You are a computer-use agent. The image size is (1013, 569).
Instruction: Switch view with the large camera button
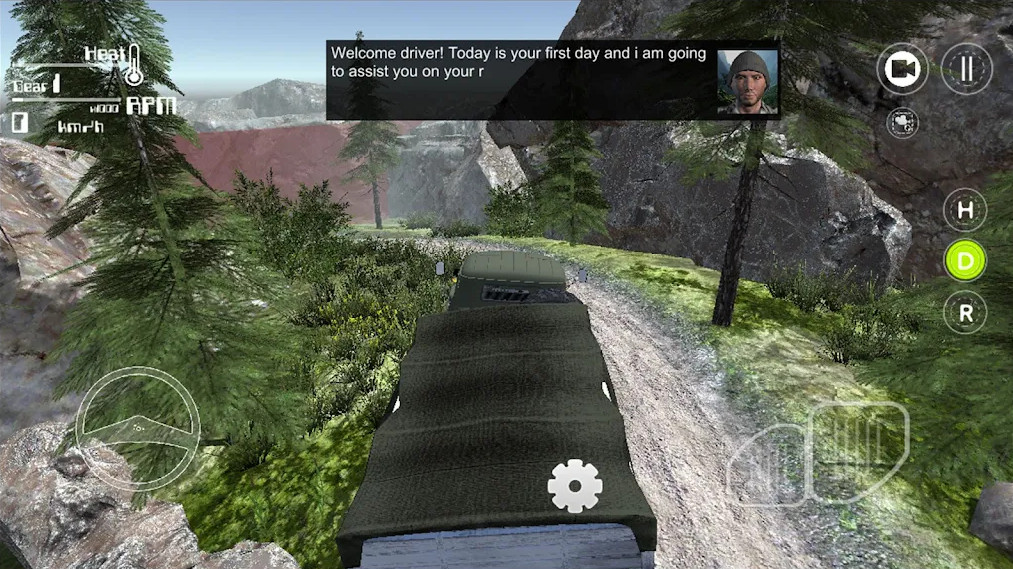point(903,68)
